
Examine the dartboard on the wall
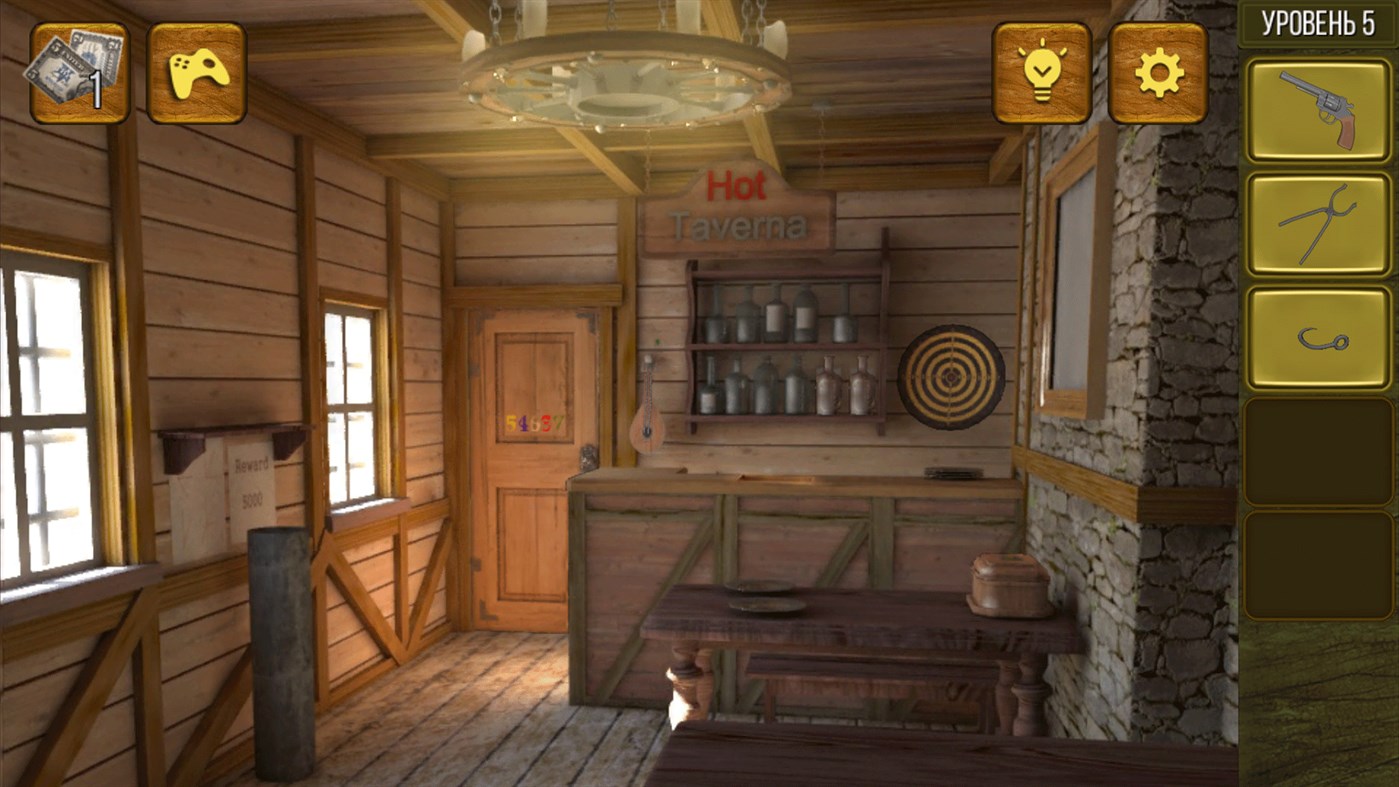point(952,378)
